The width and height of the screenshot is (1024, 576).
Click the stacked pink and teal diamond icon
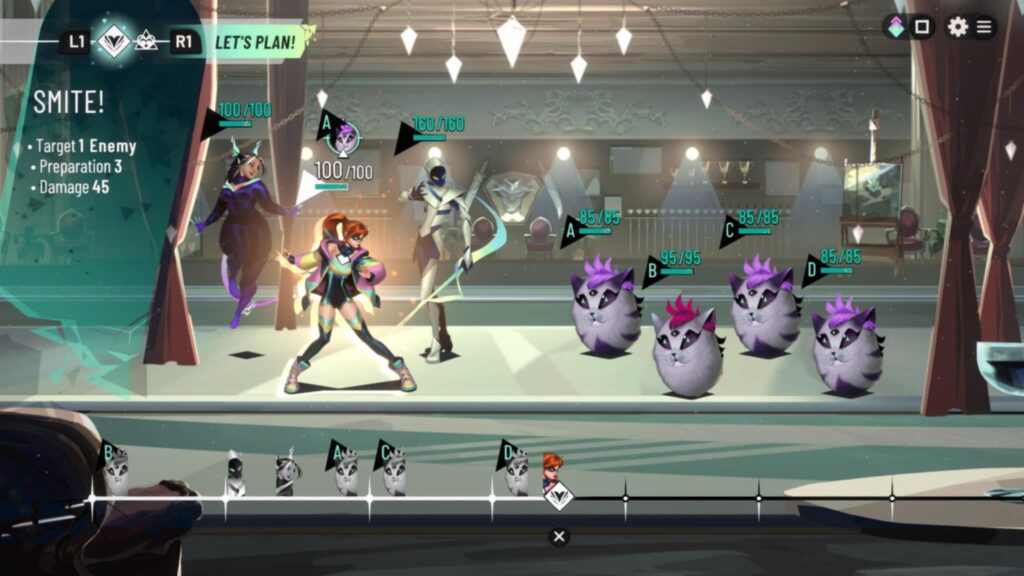point(896,27)
